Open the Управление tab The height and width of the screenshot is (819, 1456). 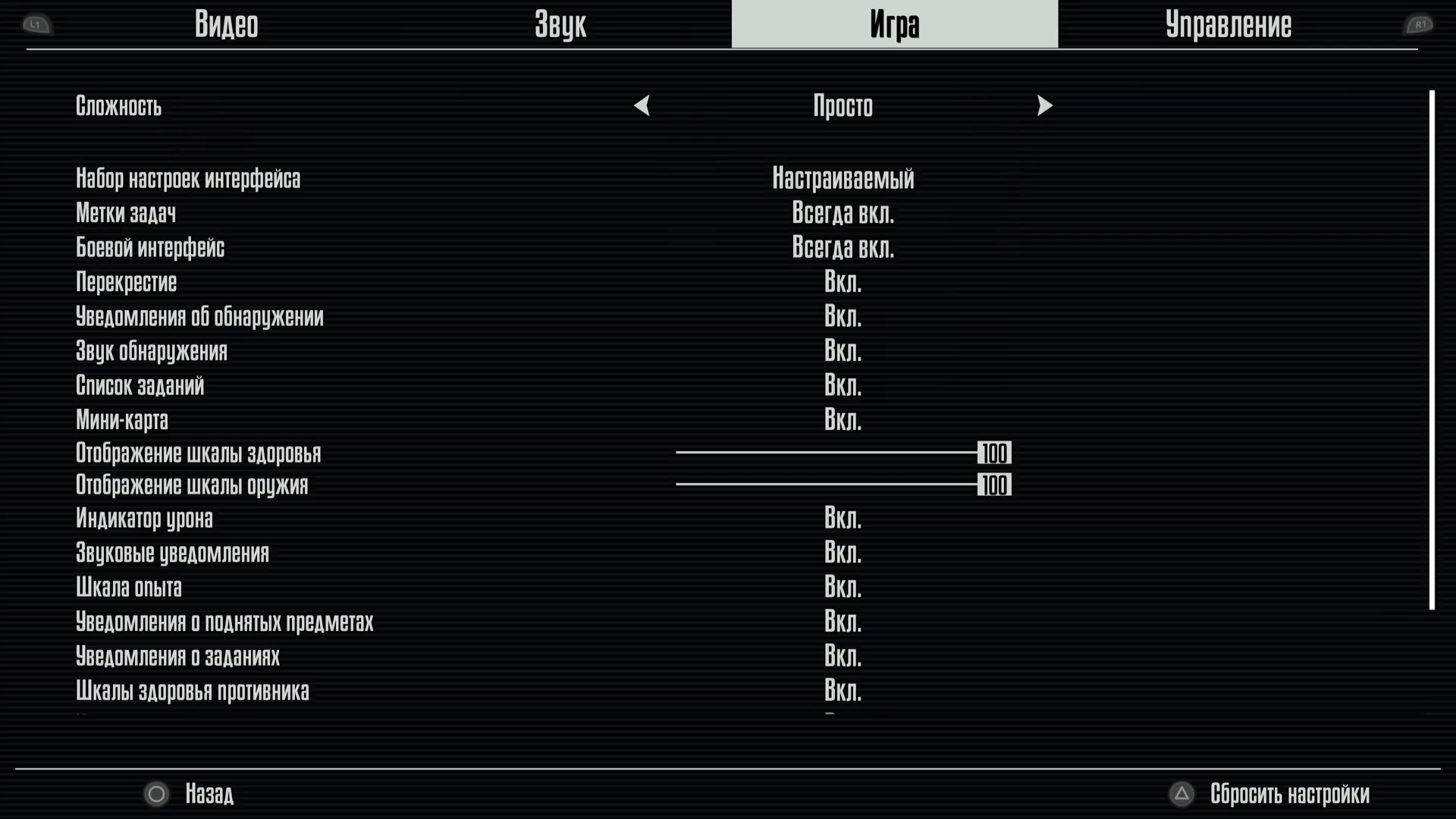tap(1230, 24)
